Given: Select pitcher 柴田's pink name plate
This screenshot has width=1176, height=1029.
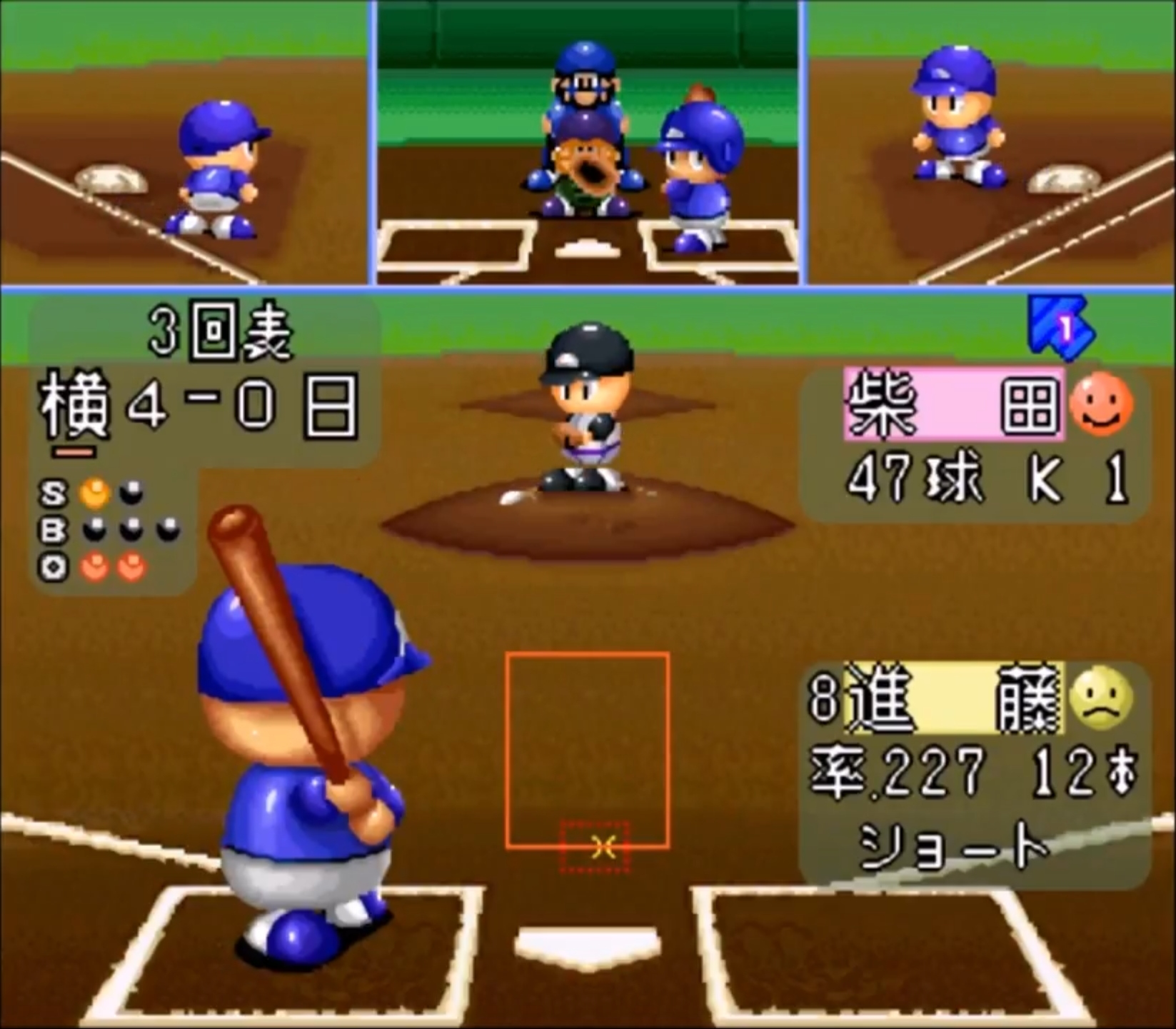Looking at the screenshot, I should click(953, 404).
